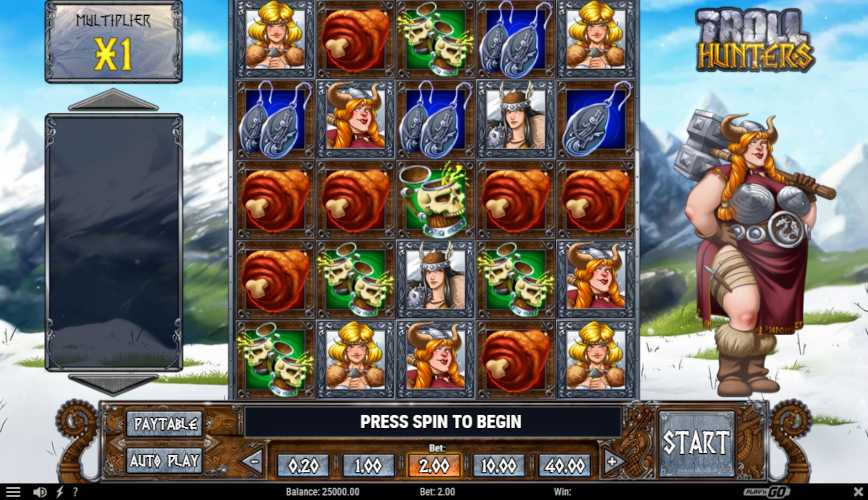Viewport: 868px width, 500px height.
Task: Toggle the lightning bolt fast play icon
Action: click(60, 492)
